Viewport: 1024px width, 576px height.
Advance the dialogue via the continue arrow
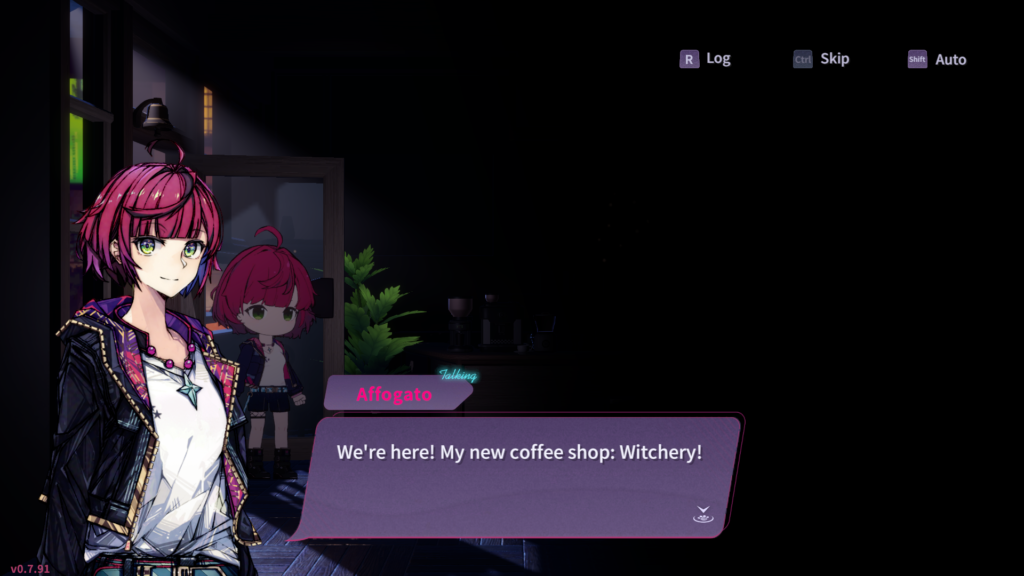(x=702, y=515)
